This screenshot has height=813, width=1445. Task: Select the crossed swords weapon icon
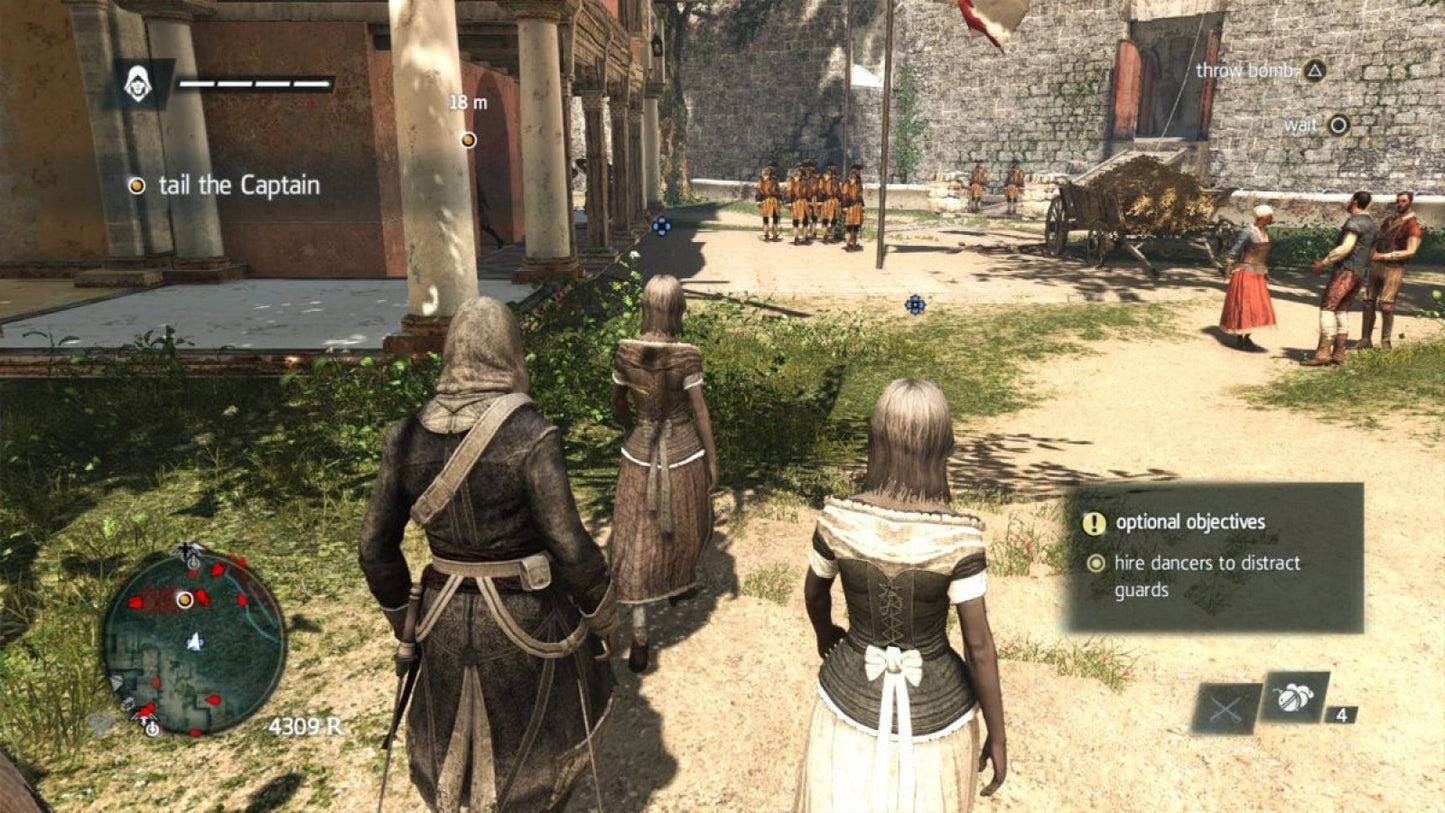pos(1225,710)
